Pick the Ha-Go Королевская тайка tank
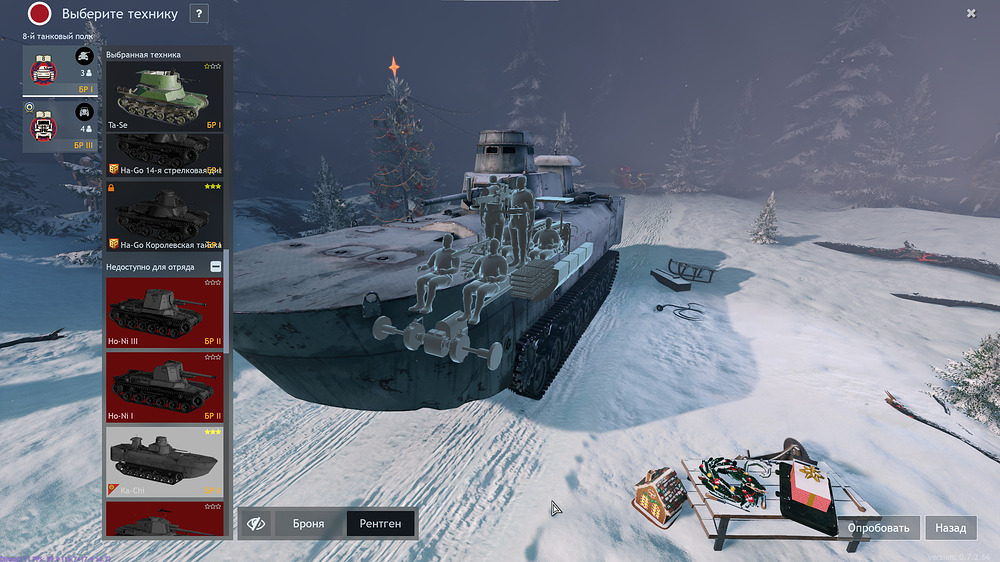Viewport: 1000px width, 562px height. click(x=165, y=214)
